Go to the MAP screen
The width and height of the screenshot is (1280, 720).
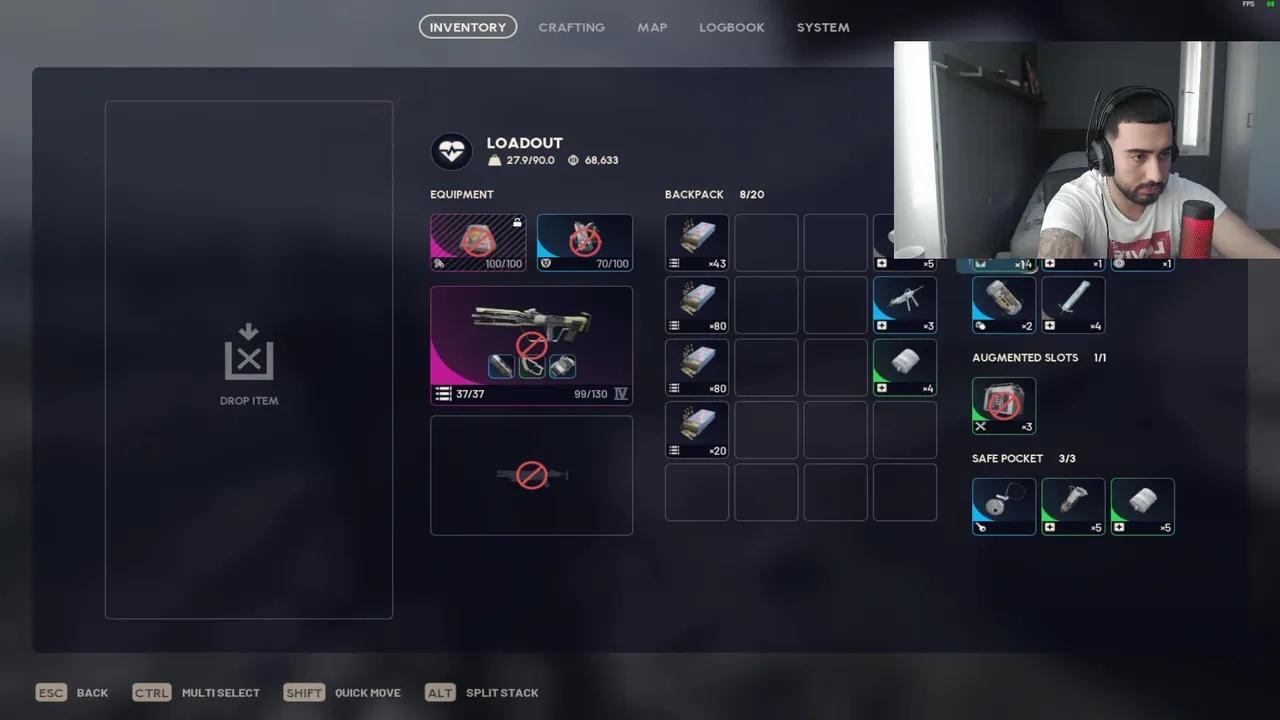(x=652, y=27)
